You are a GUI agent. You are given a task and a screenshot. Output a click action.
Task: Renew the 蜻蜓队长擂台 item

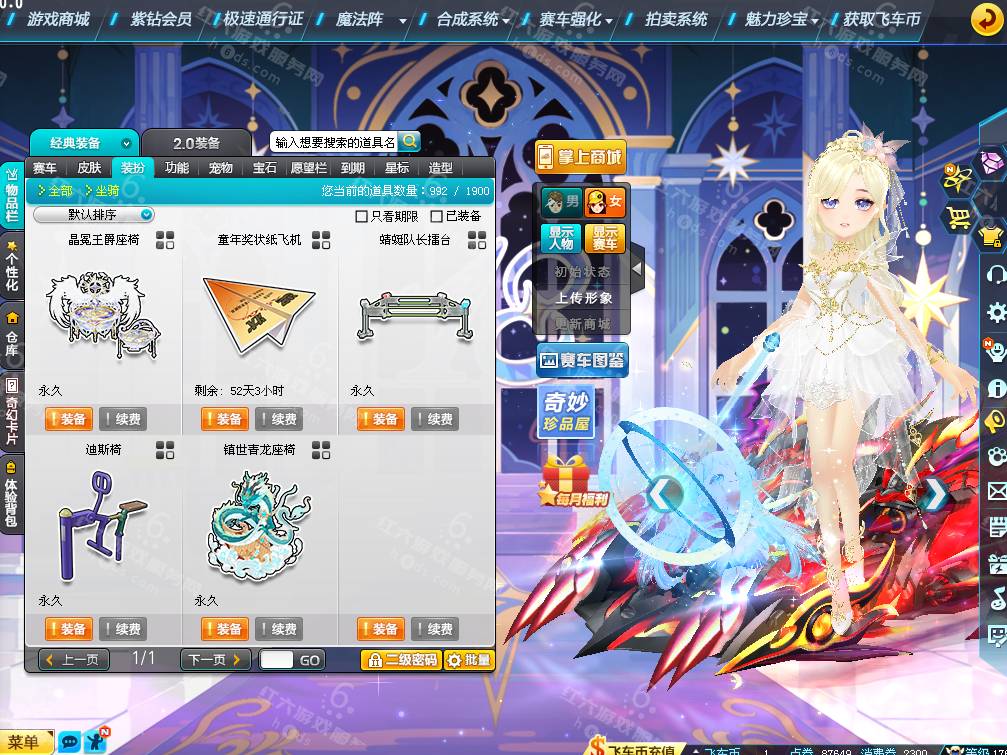pos(435,419)
